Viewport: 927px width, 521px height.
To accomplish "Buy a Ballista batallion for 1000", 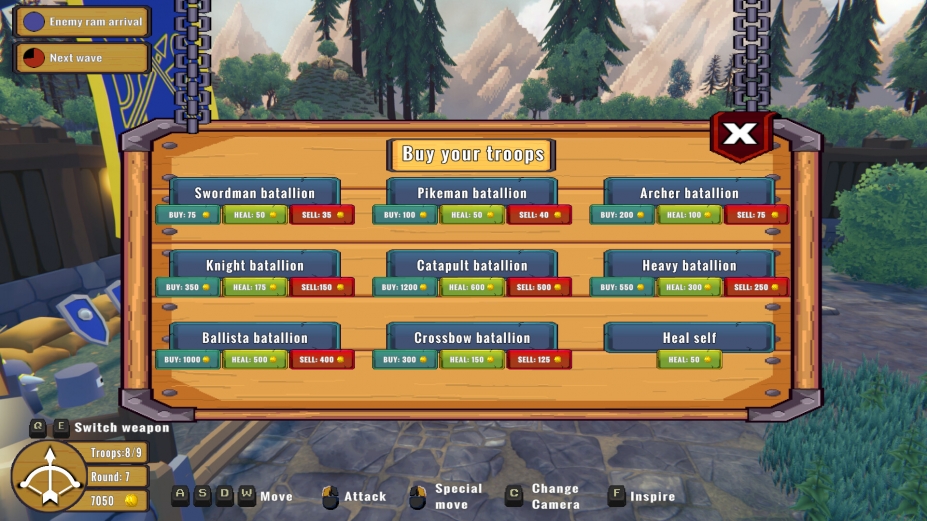I will (x=187, y=359).
